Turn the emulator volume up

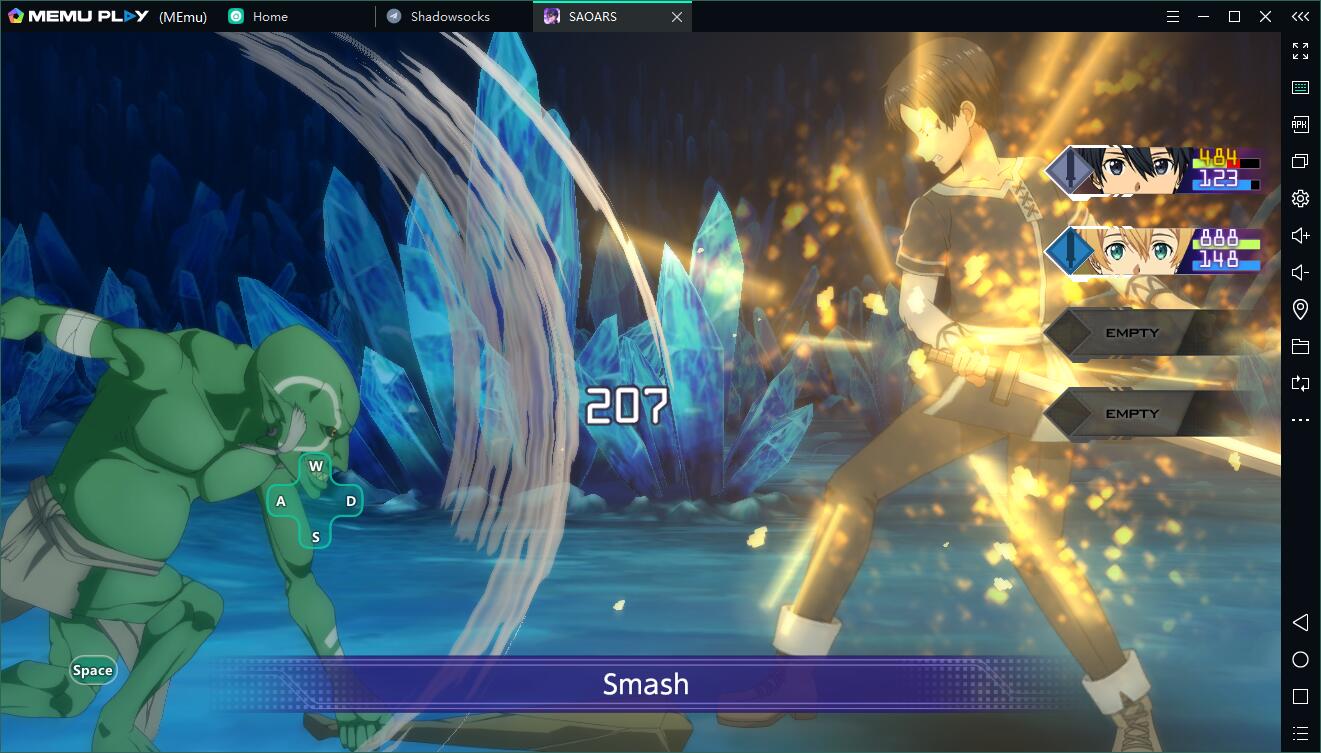click(x=1300, y=235)
